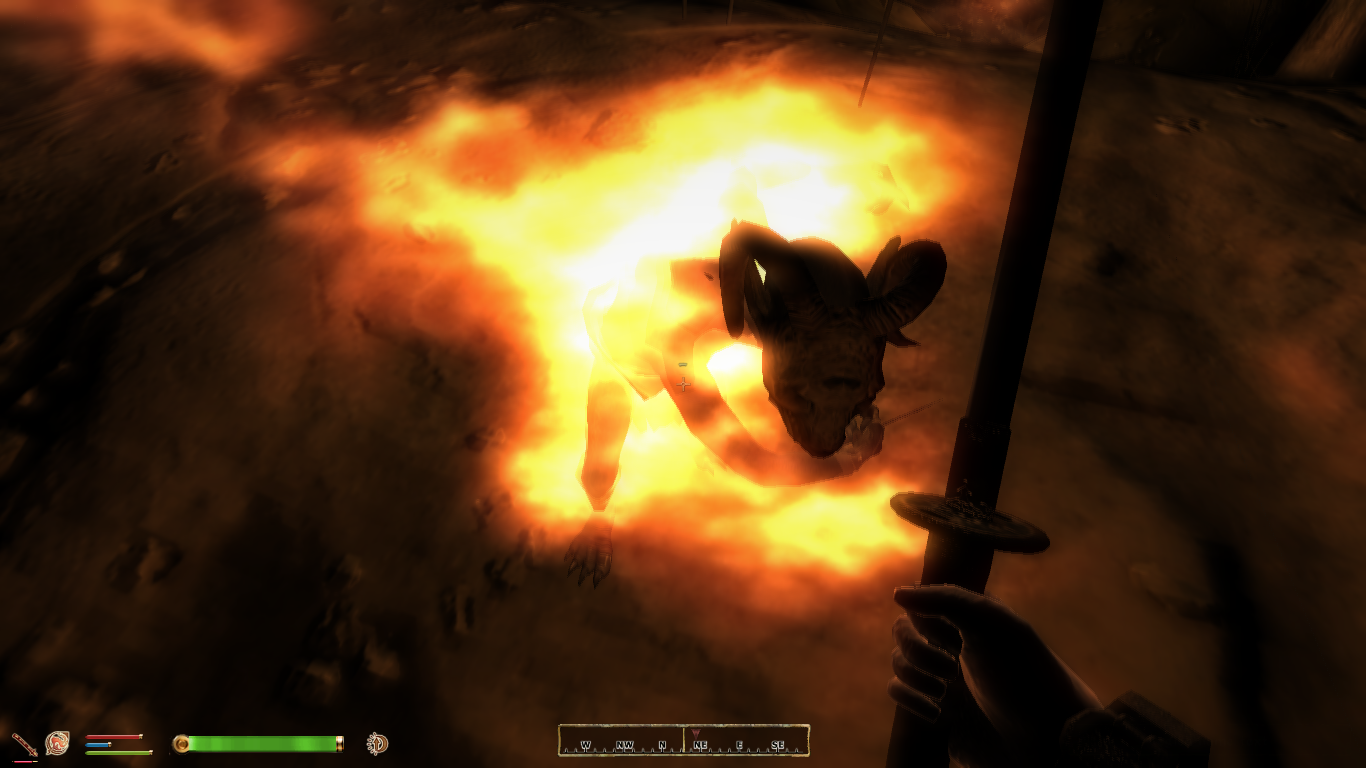The height and width of the screenshot is (768, 1366).
Task: Click the sun-and-arrow status icon
Action: point(377,743)
